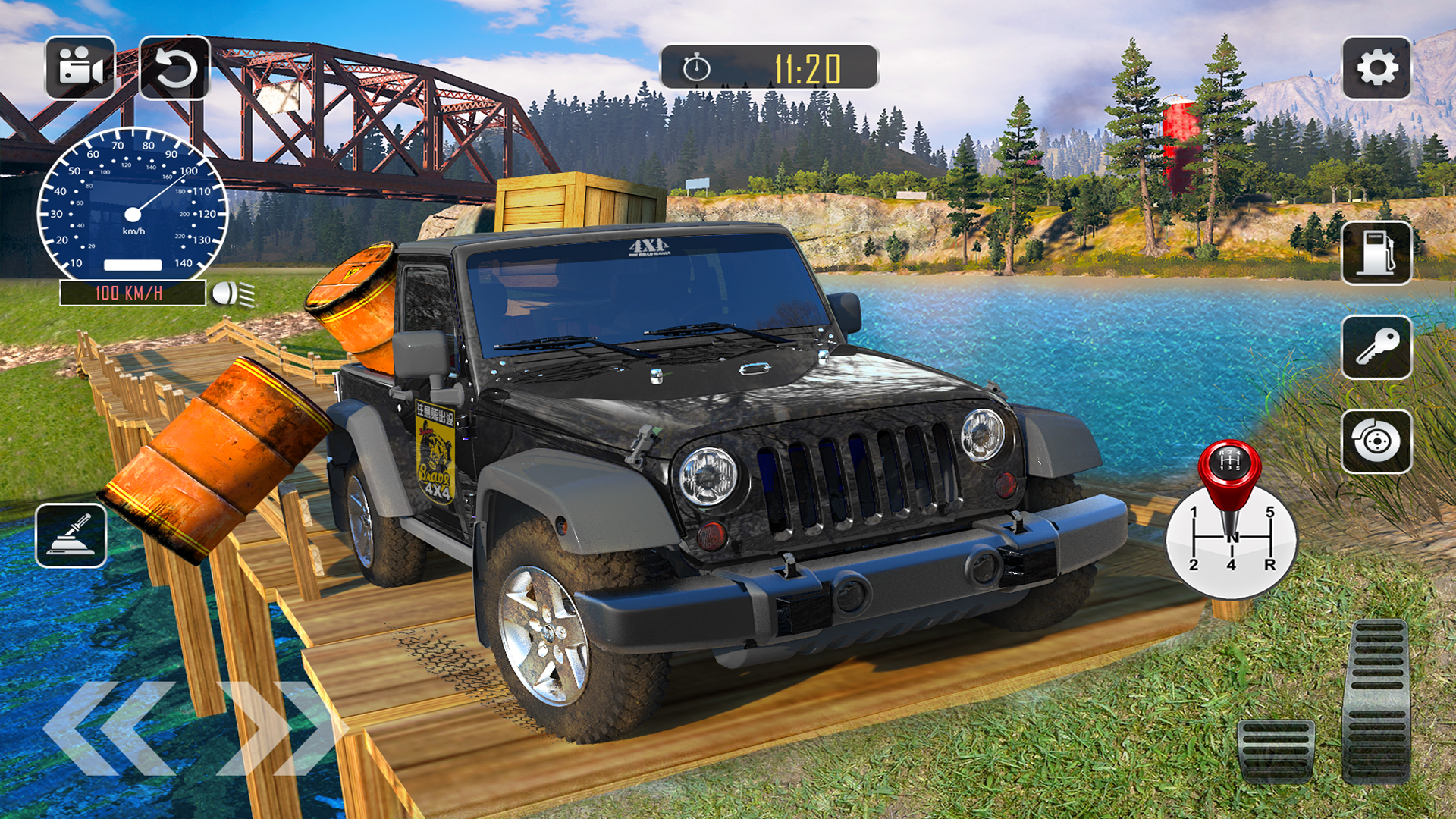Turn the ignition key button
The height and width of the screenshot is (819, 1456).
1376,347
